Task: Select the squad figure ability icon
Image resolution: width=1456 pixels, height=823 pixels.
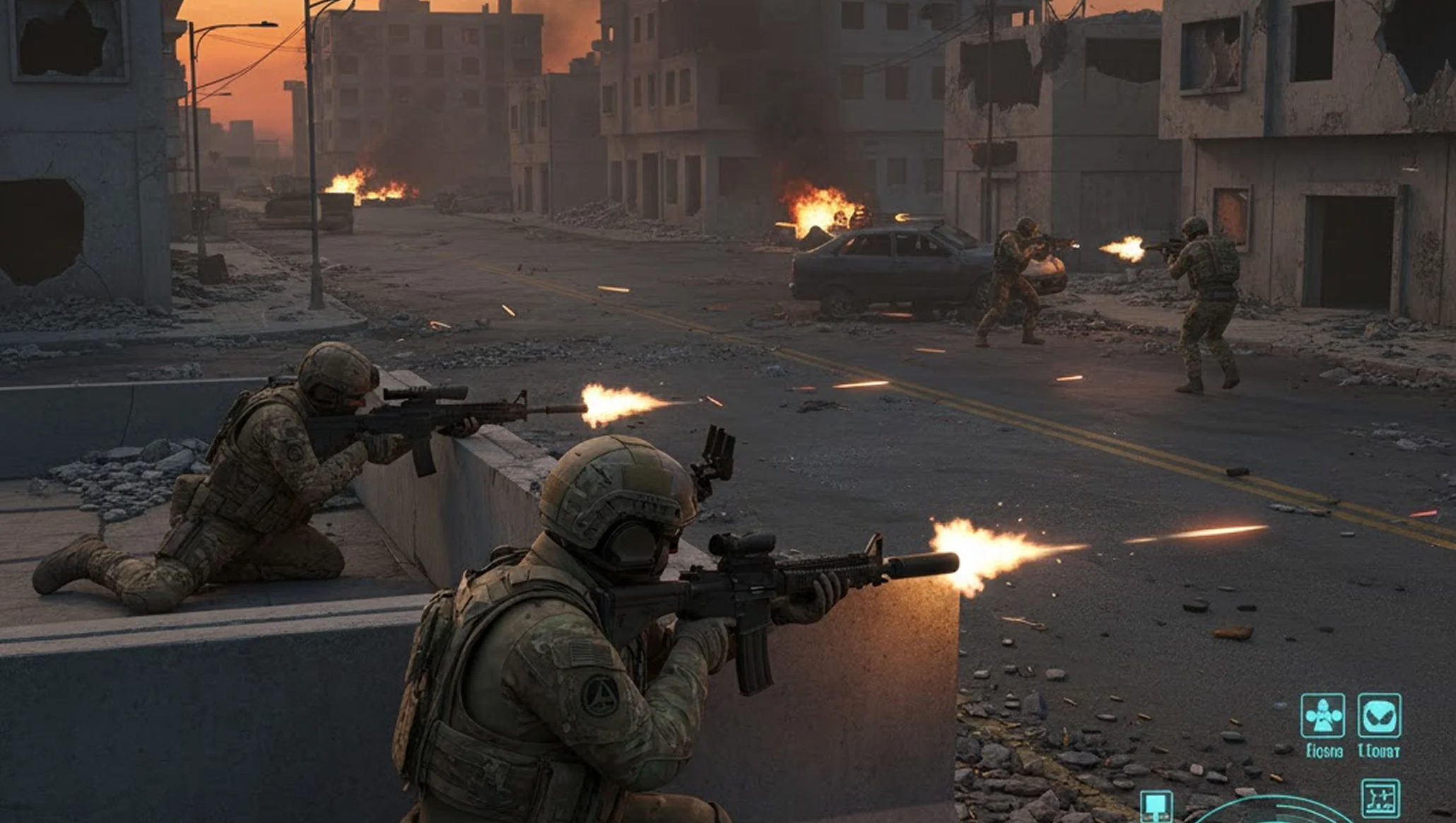Action: [x=1322, y=716]
